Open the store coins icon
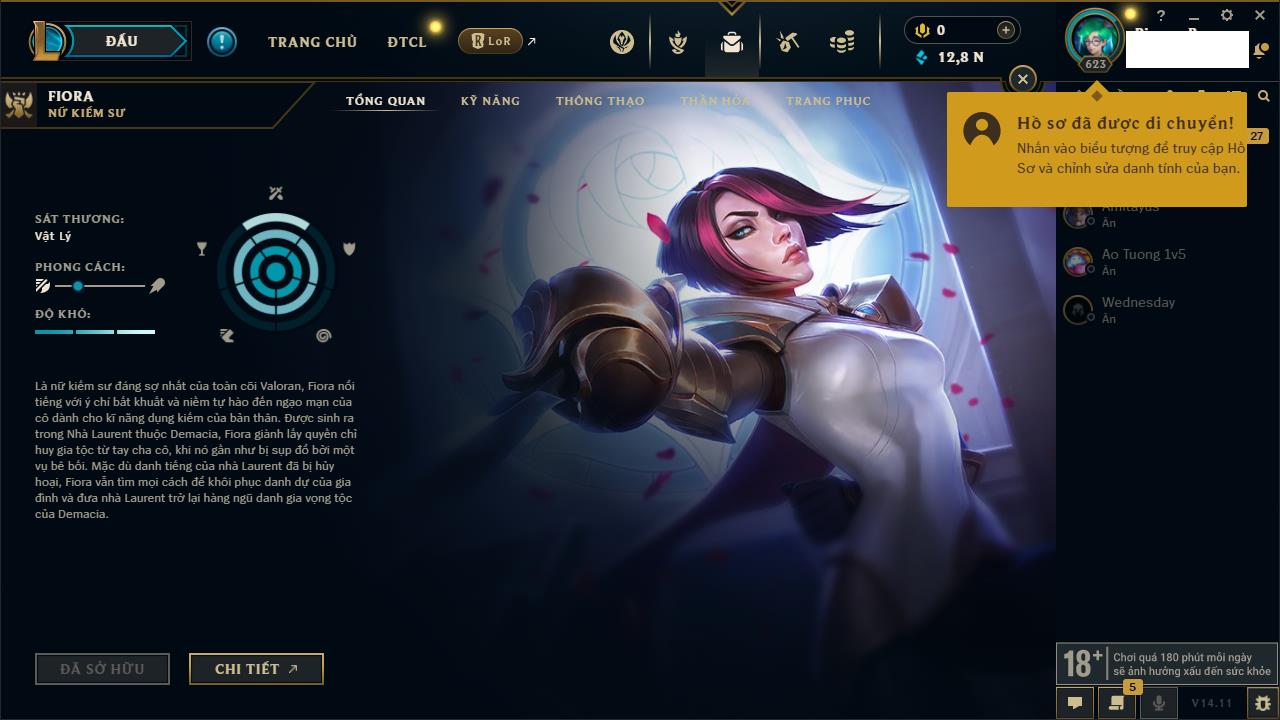This screenshot has width=1280, height=720. pyautogui.click(x=842, y=42)
